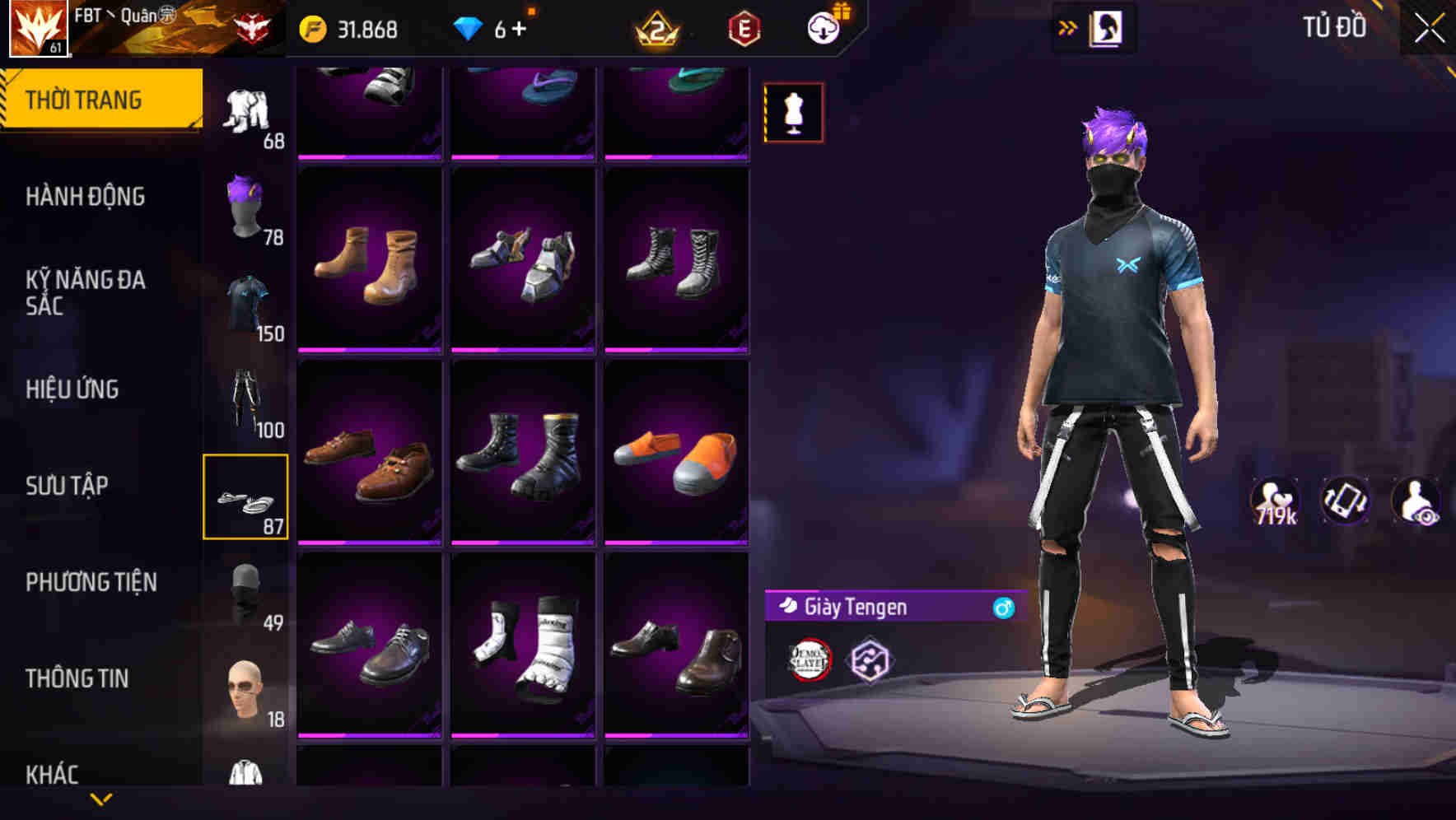This screenshot has height=820, width=1456.
Task: Click the rotate device icon beside the character
Action: pyautogui.click(x=1346, y=501)
